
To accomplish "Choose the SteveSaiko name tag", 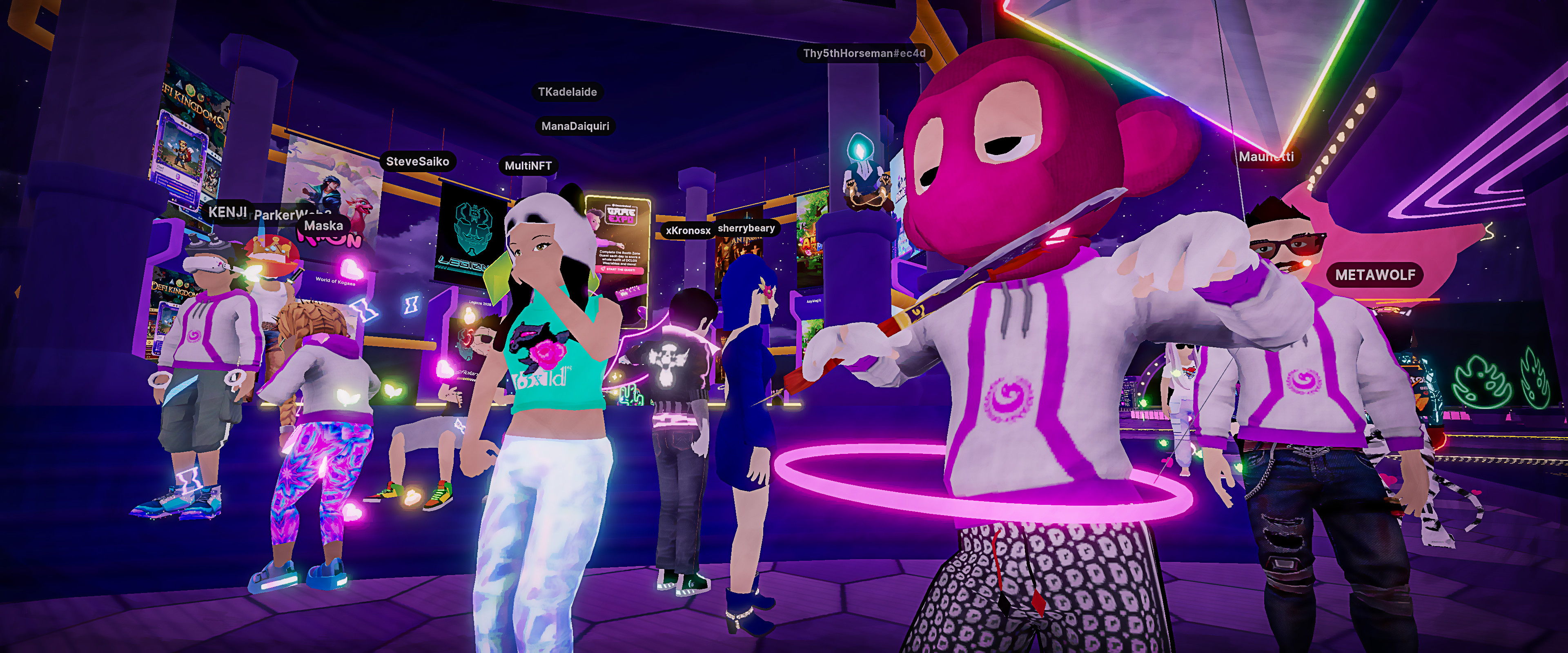I will click(418, 161).
